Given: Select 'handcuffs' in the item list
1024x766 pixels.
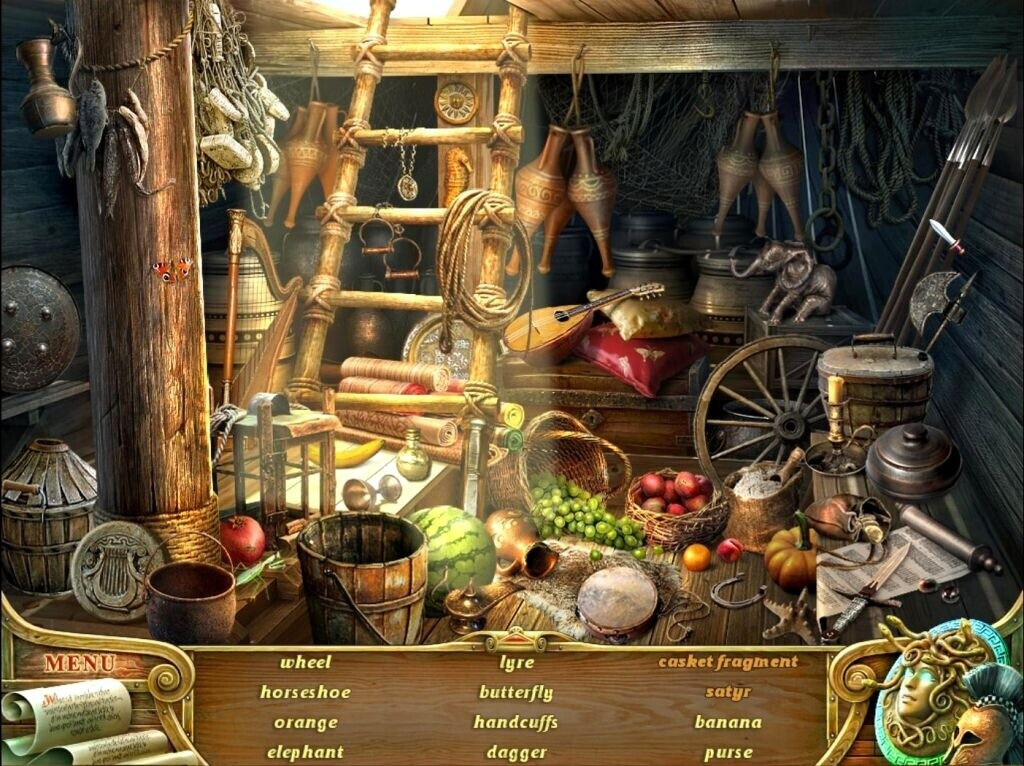Looking at the screenshot, I should tap(515, 722).
